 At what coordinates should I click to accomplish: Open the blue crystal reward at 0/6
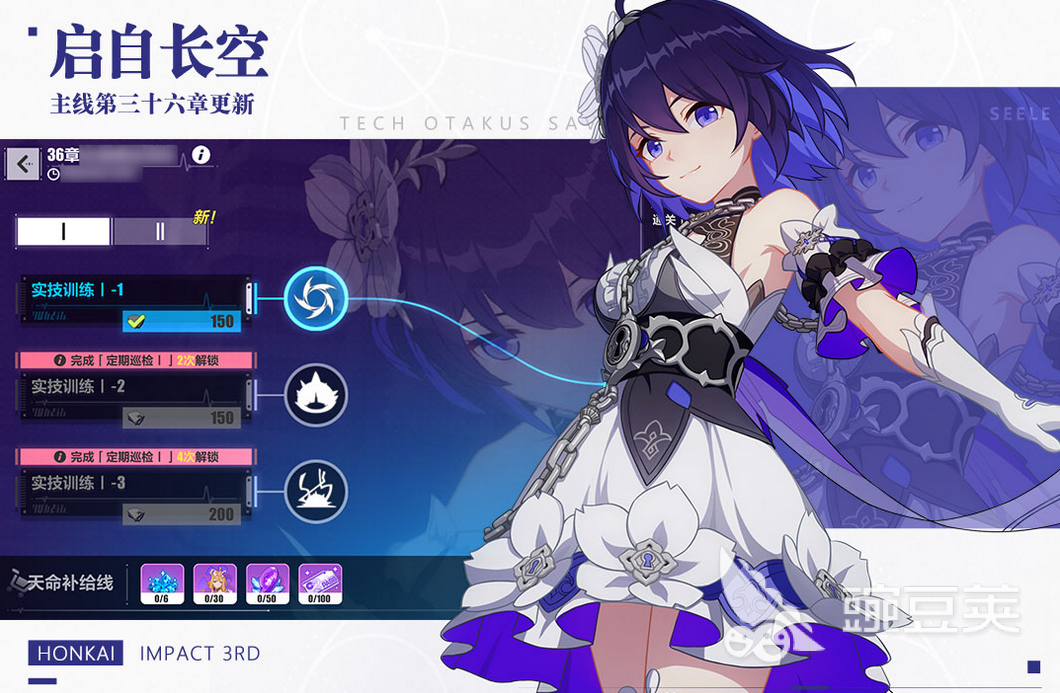[162, 583]
